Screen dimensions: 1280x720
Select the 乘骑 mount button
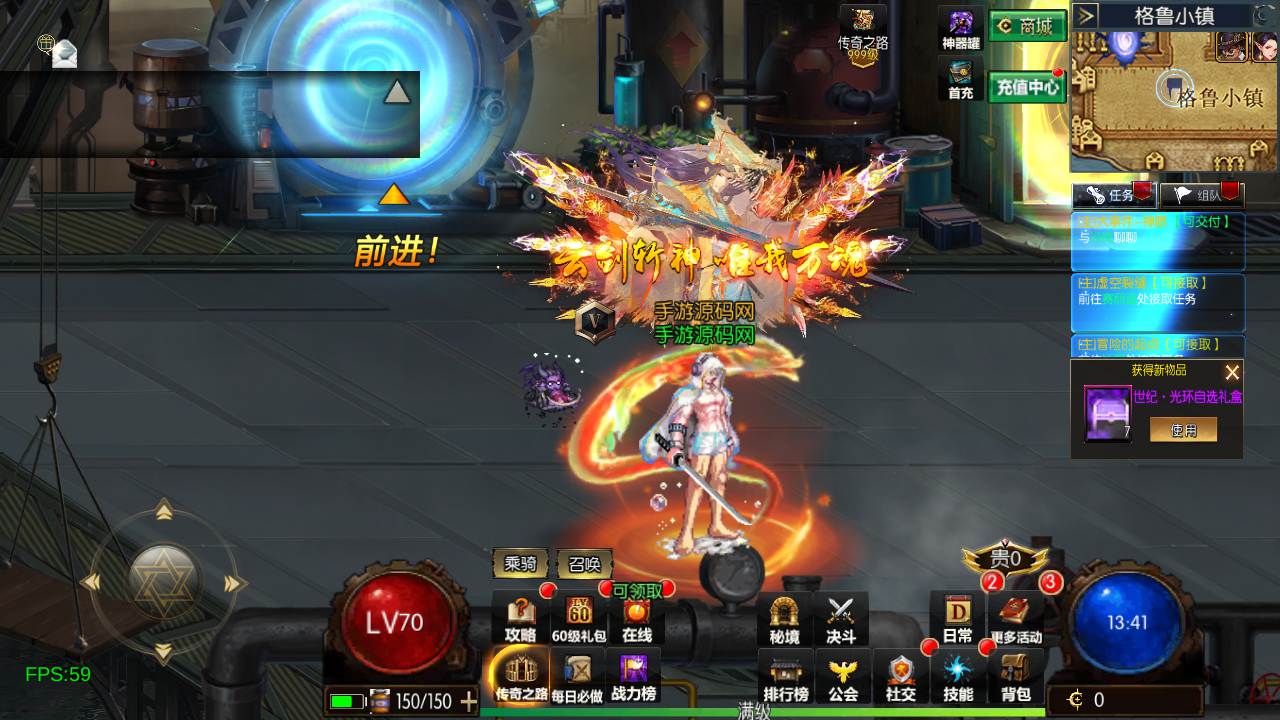[x=521, y=564]
